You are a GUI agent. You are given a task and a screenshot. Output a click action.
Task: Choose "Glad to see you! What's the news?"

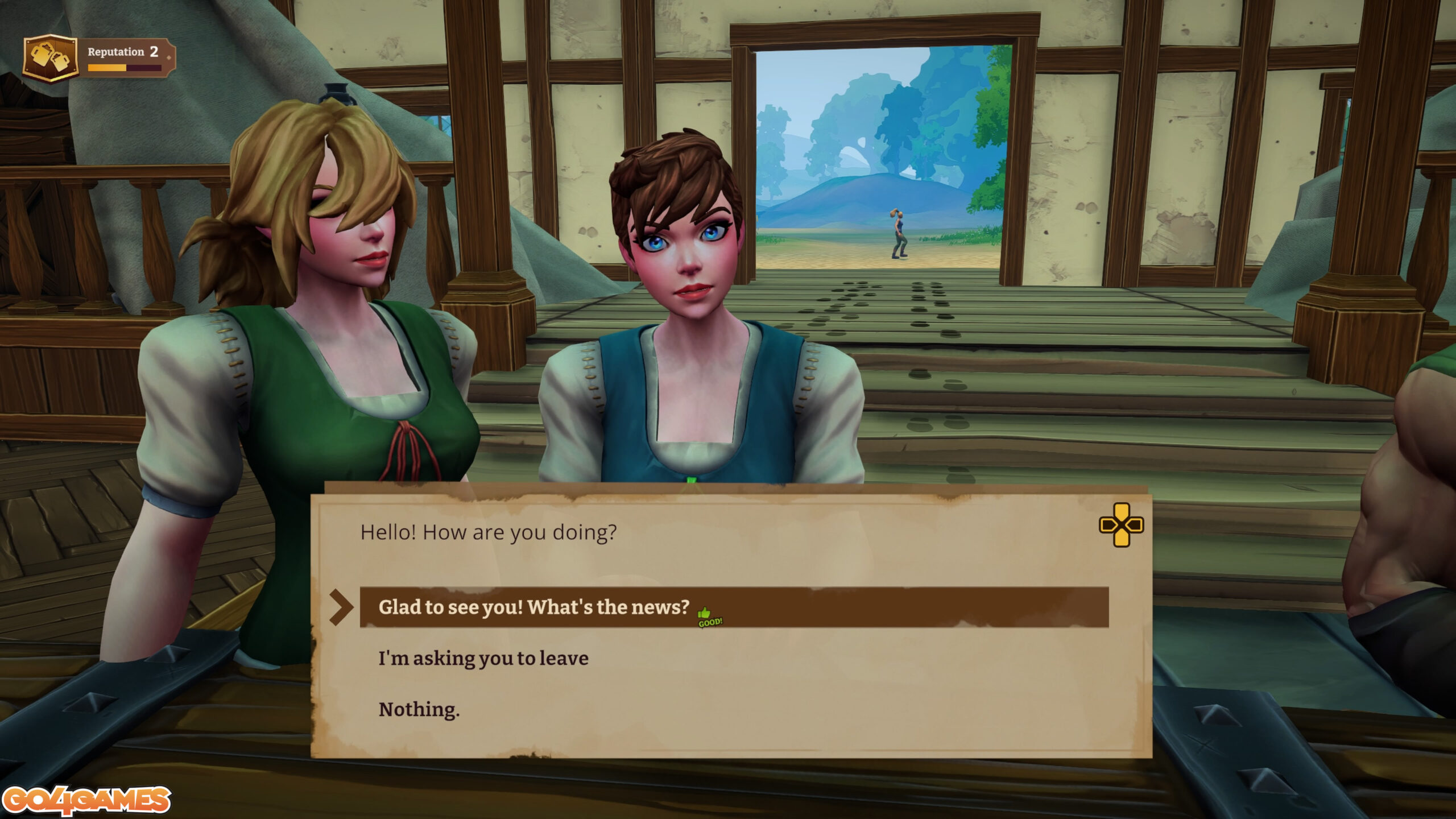(x=533, y=607)
